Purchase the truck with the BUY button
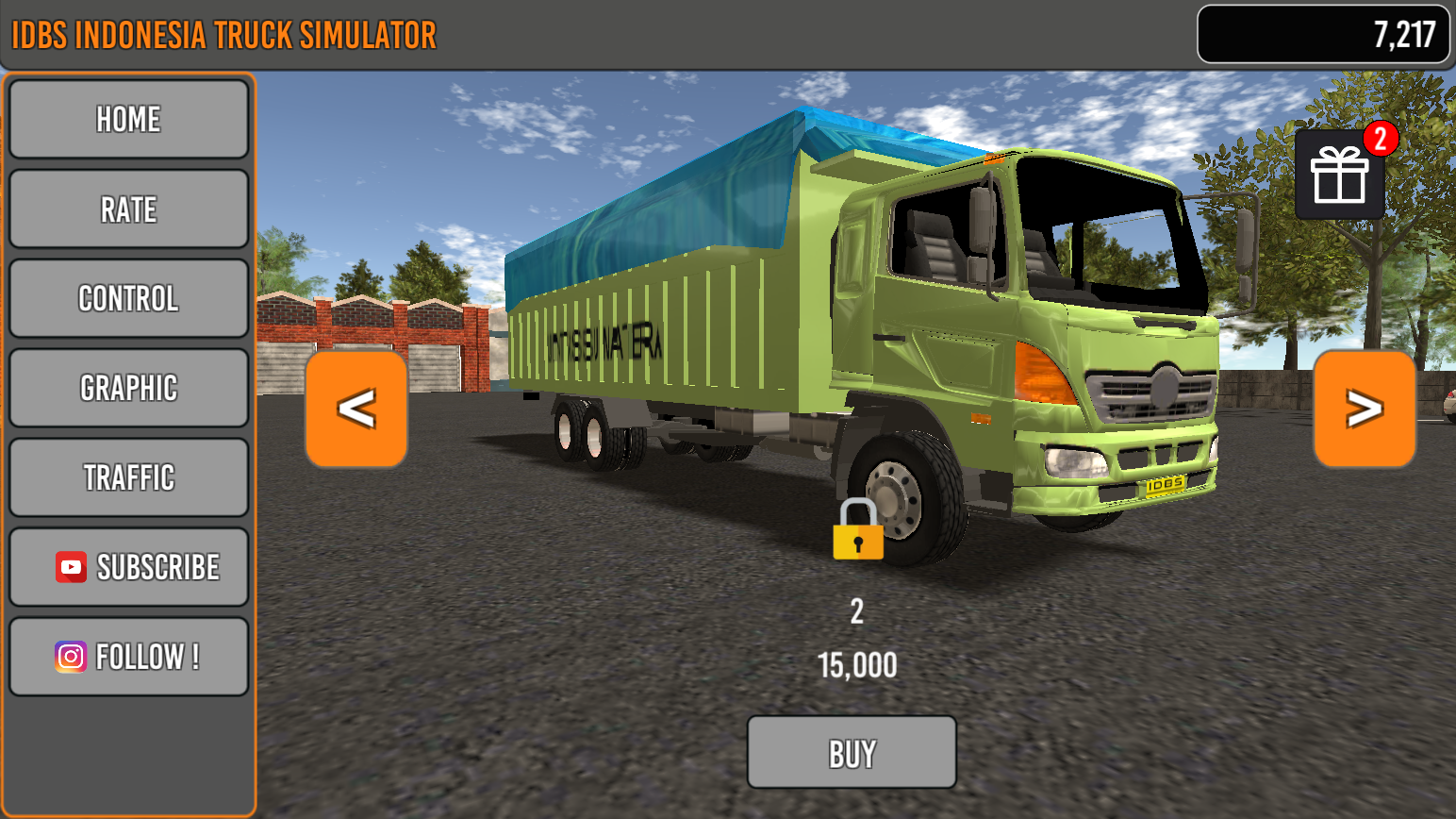The width and height of the screenshot is (1456, 819). tap(851, 752)
